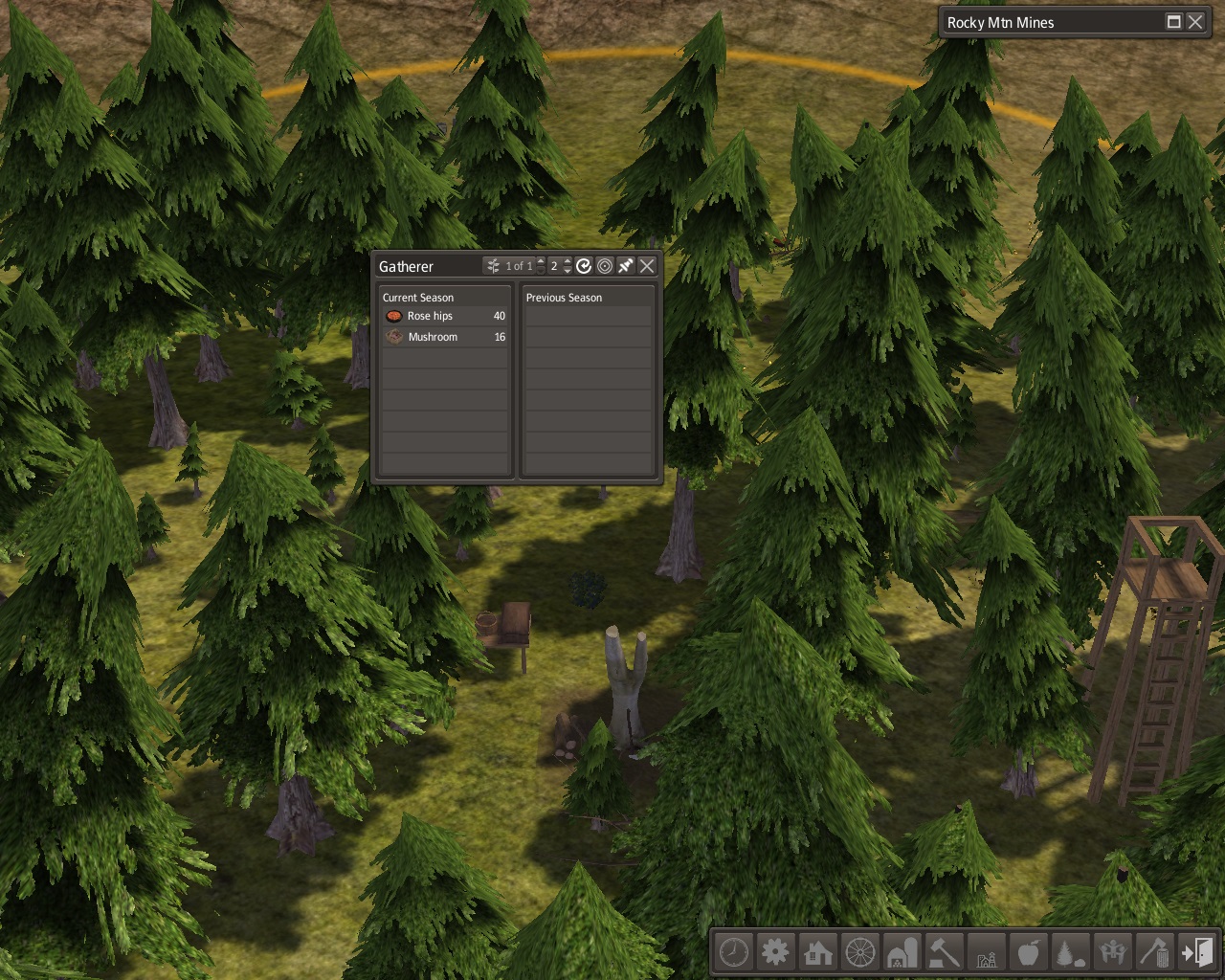The width and height of the screenshot is (1225, 980).
Task: Click the exit door toolbar button
Action: point(1197,953)
